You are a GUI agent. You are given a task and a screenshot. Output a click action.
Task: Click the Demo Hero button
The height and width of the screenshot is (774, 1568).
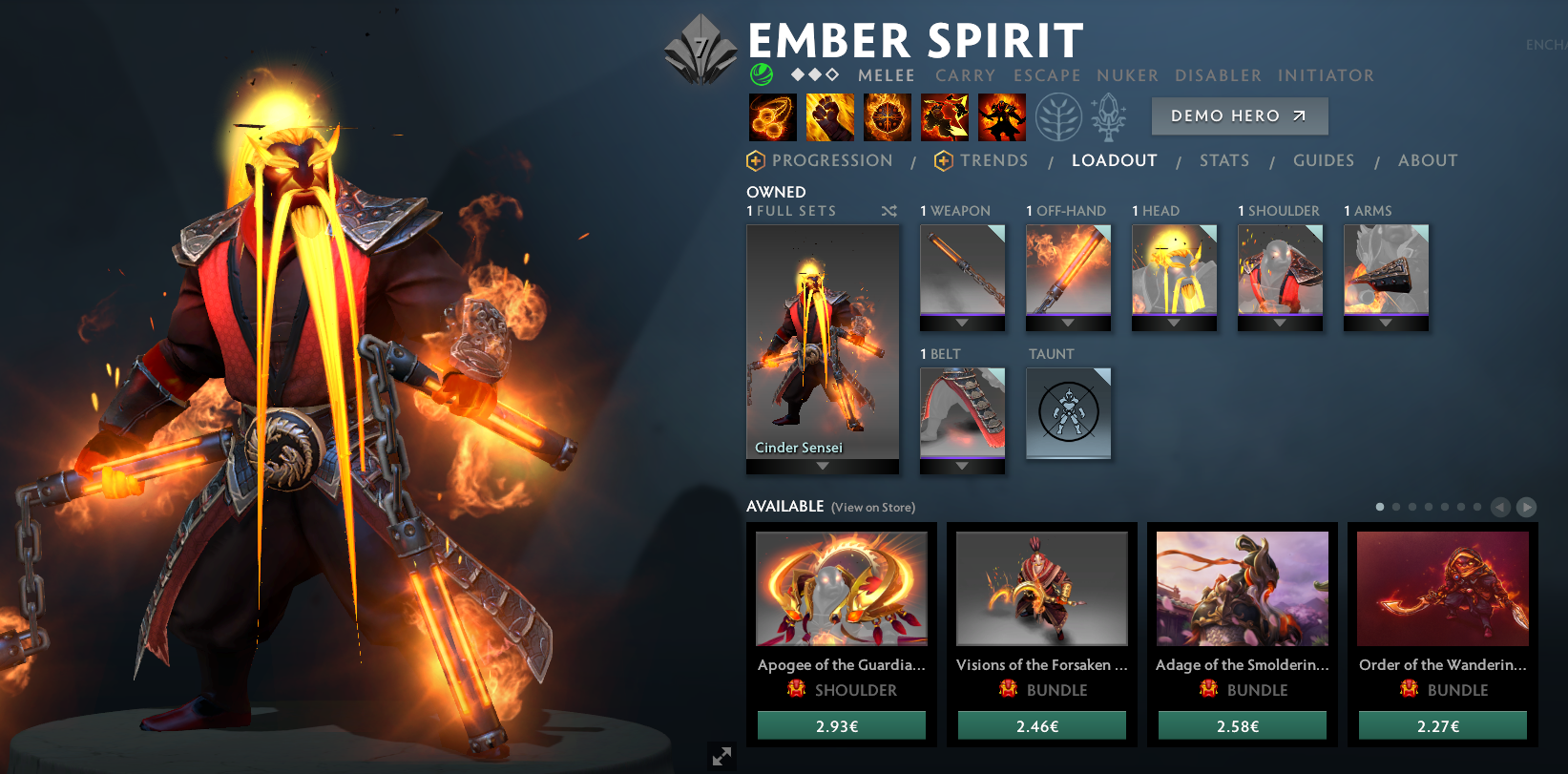(x=1240, y=115)
